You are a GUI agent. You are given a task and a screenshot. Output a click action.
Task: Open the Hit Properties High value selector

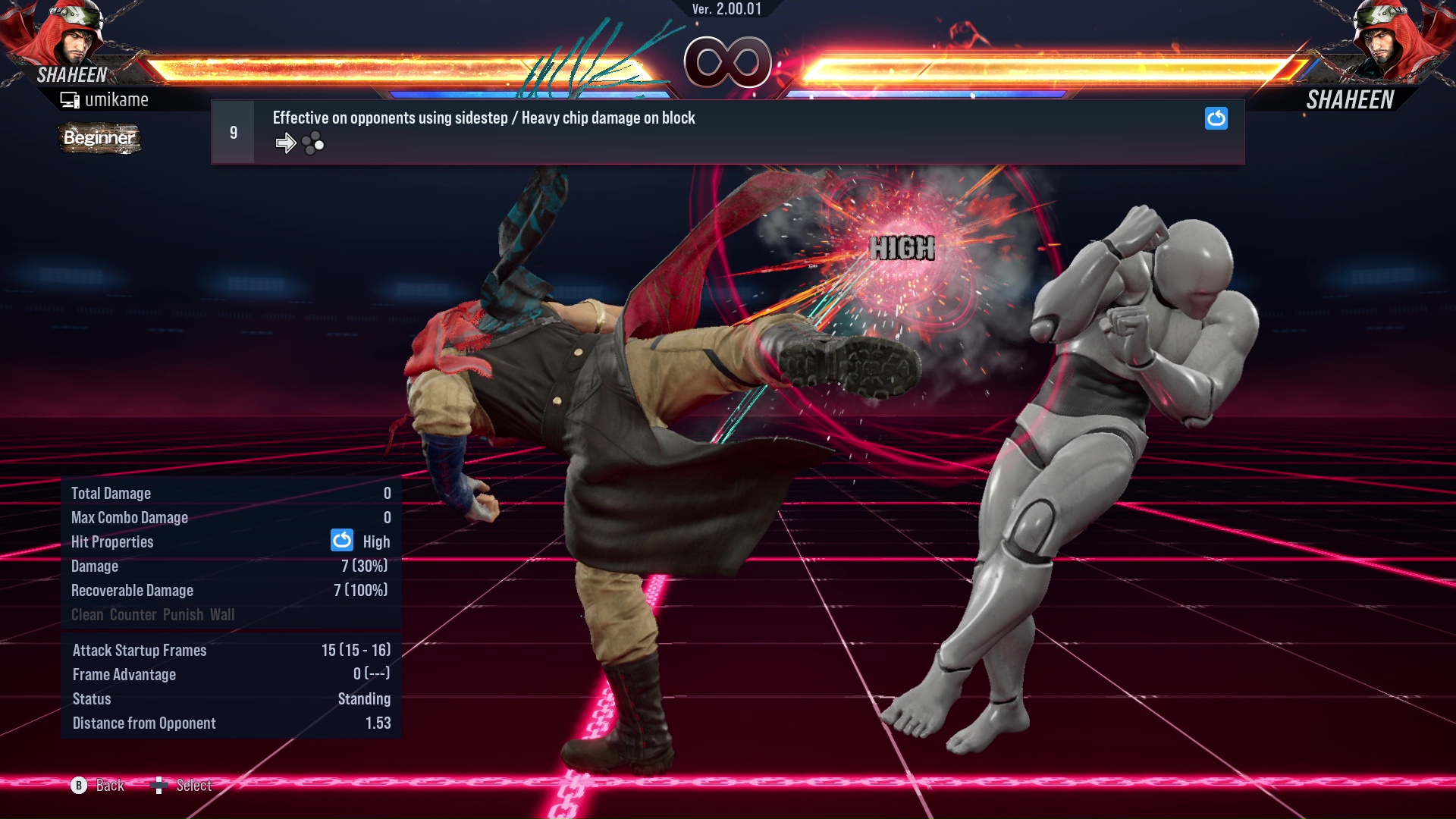tap(377, 541)
